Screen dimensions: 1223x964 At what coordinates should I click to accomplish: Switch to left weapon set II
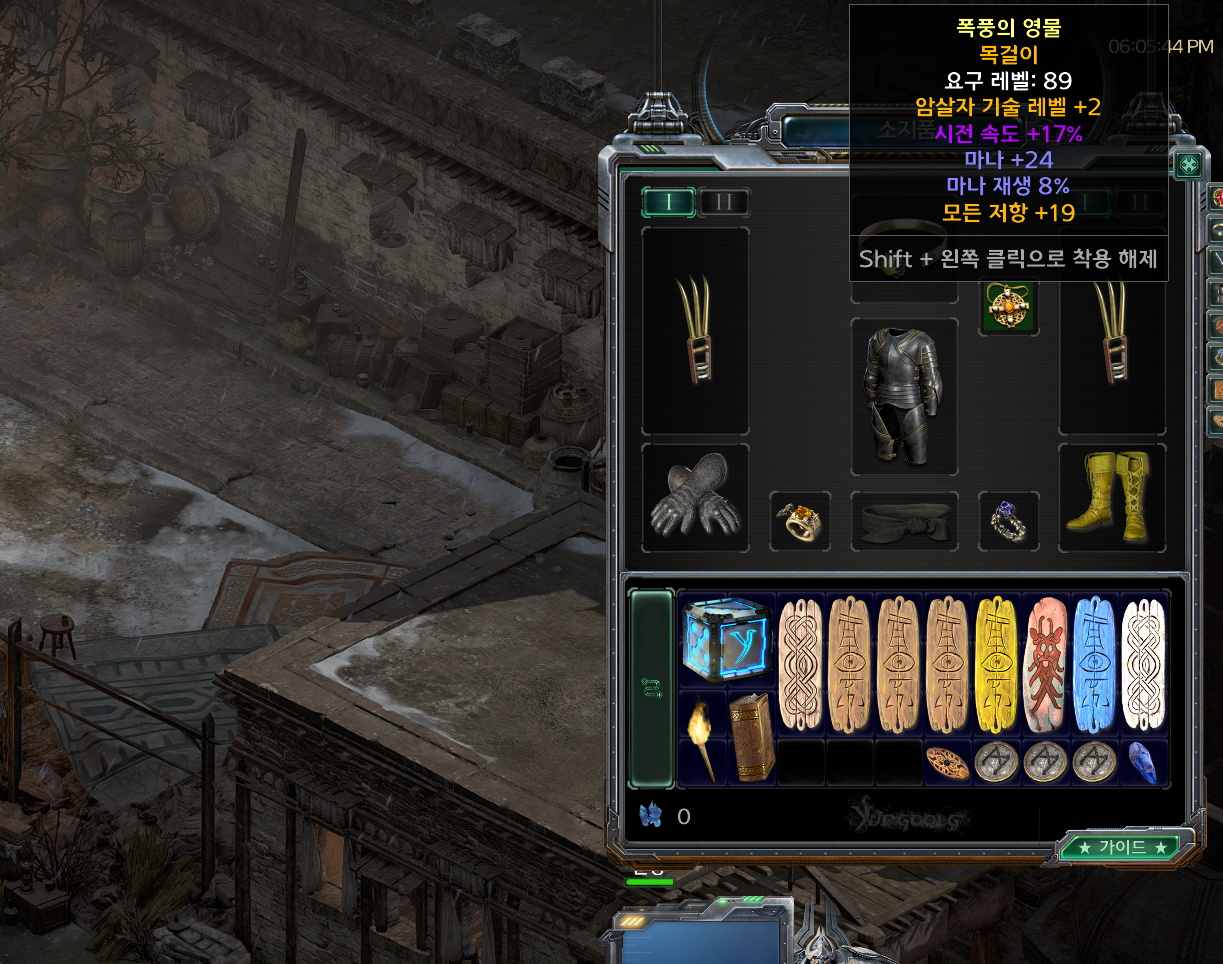724,202
